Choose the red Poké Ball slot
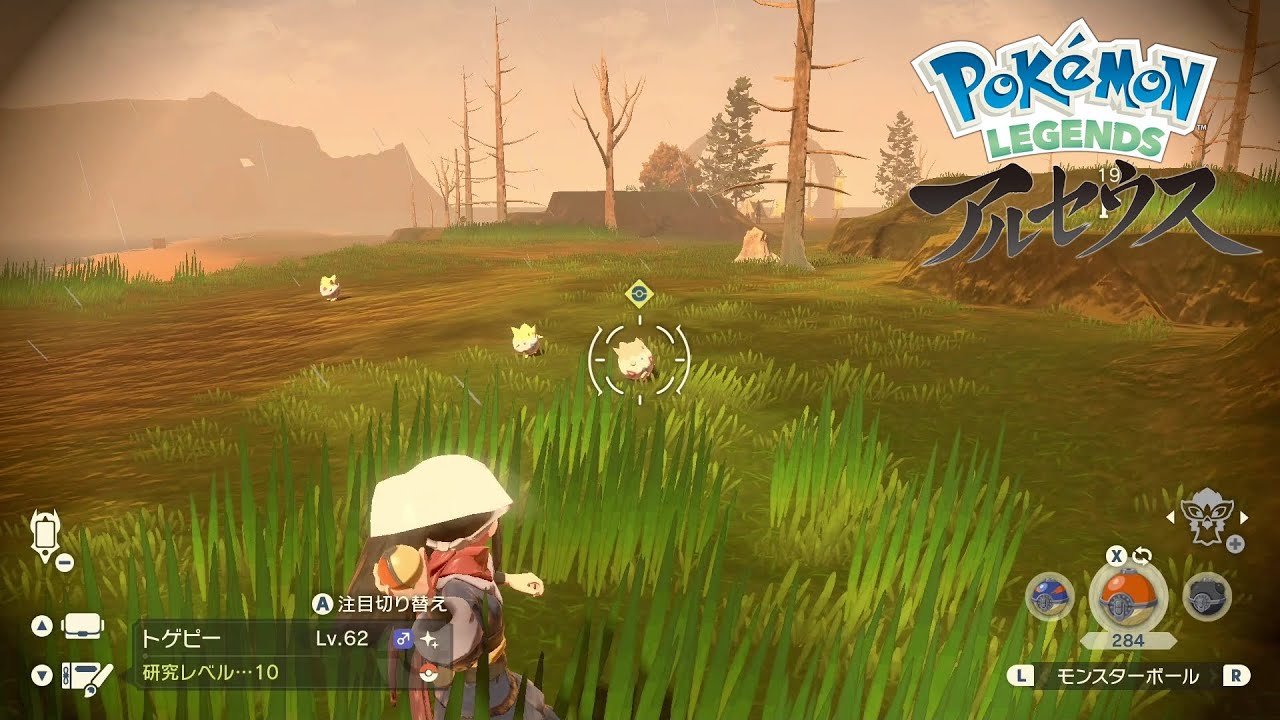 1127,598
